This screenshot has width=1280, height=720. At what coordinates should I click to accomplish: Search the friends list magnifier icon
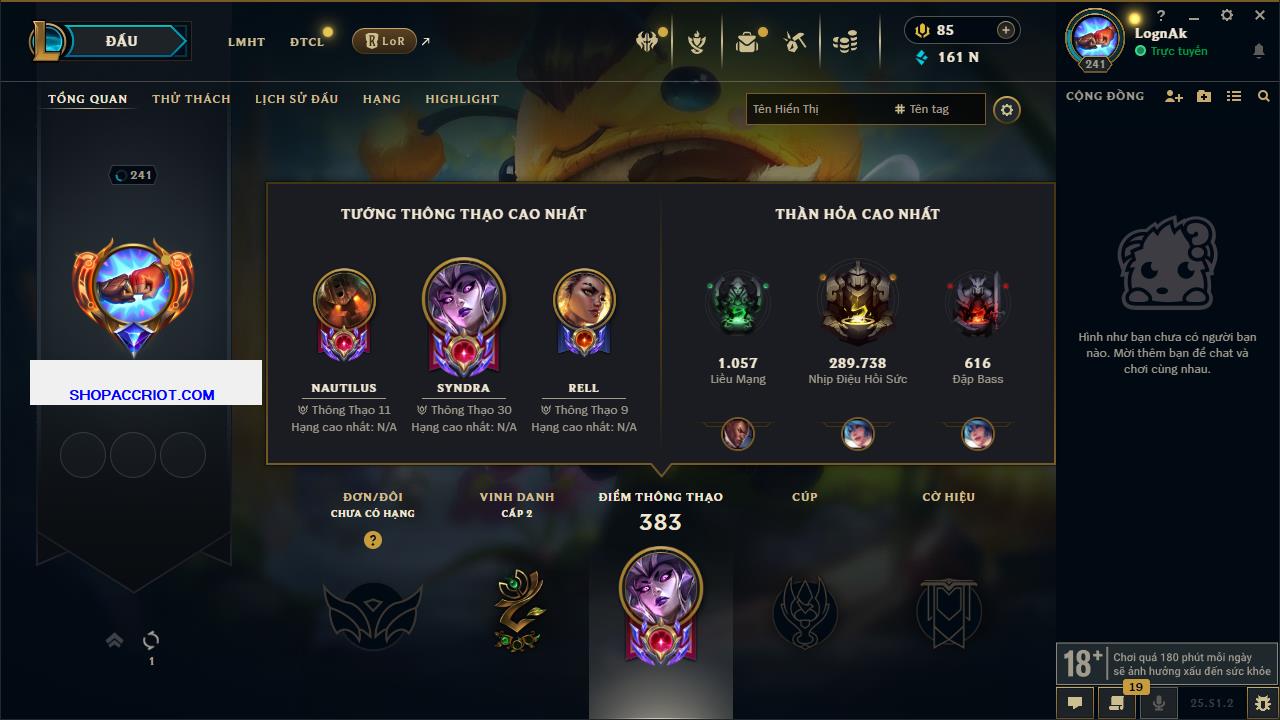pyautogui.click(x=1264, y=96)
